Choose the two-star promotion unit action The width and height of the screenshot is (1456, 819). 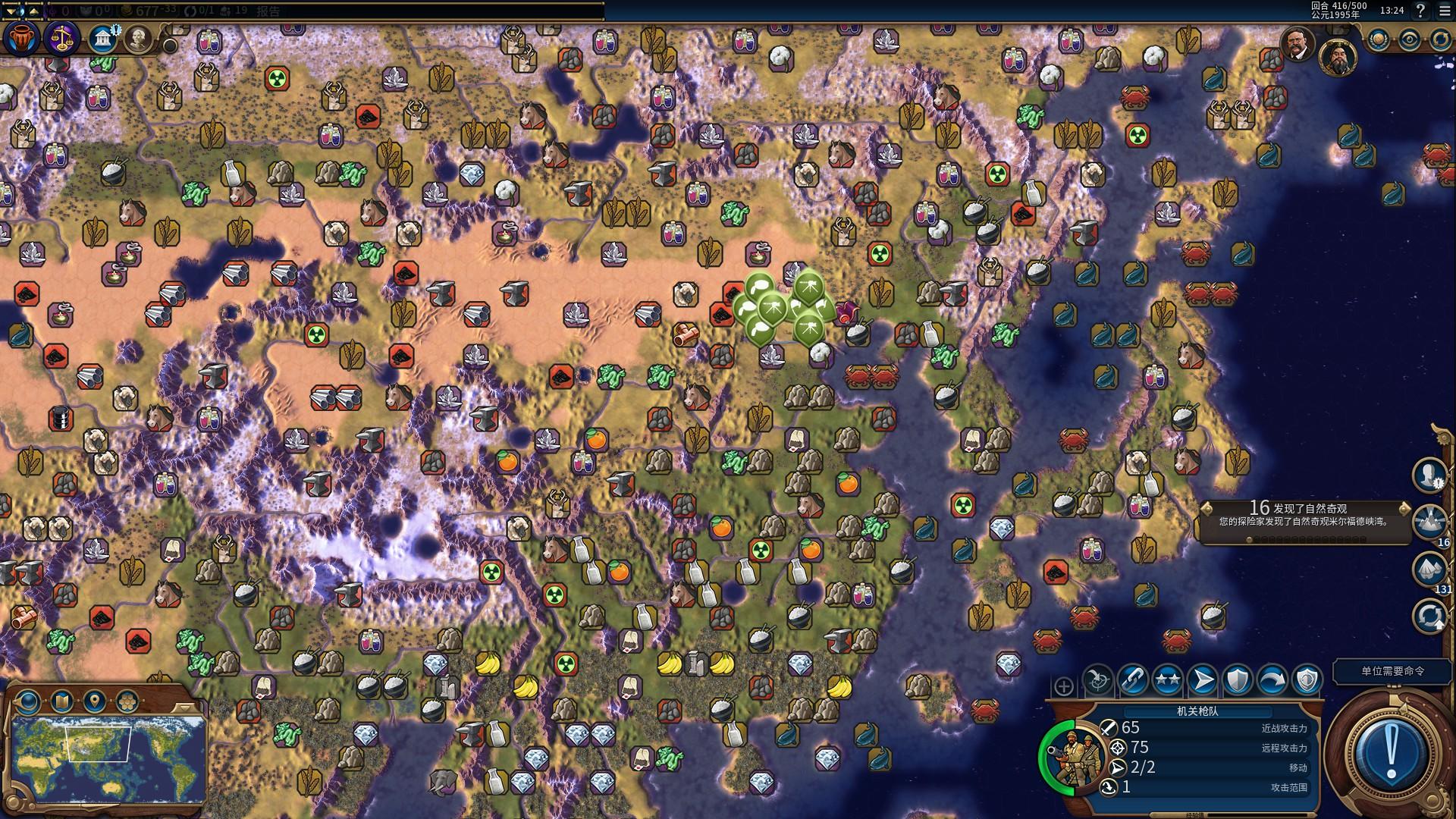(1167, 680)
